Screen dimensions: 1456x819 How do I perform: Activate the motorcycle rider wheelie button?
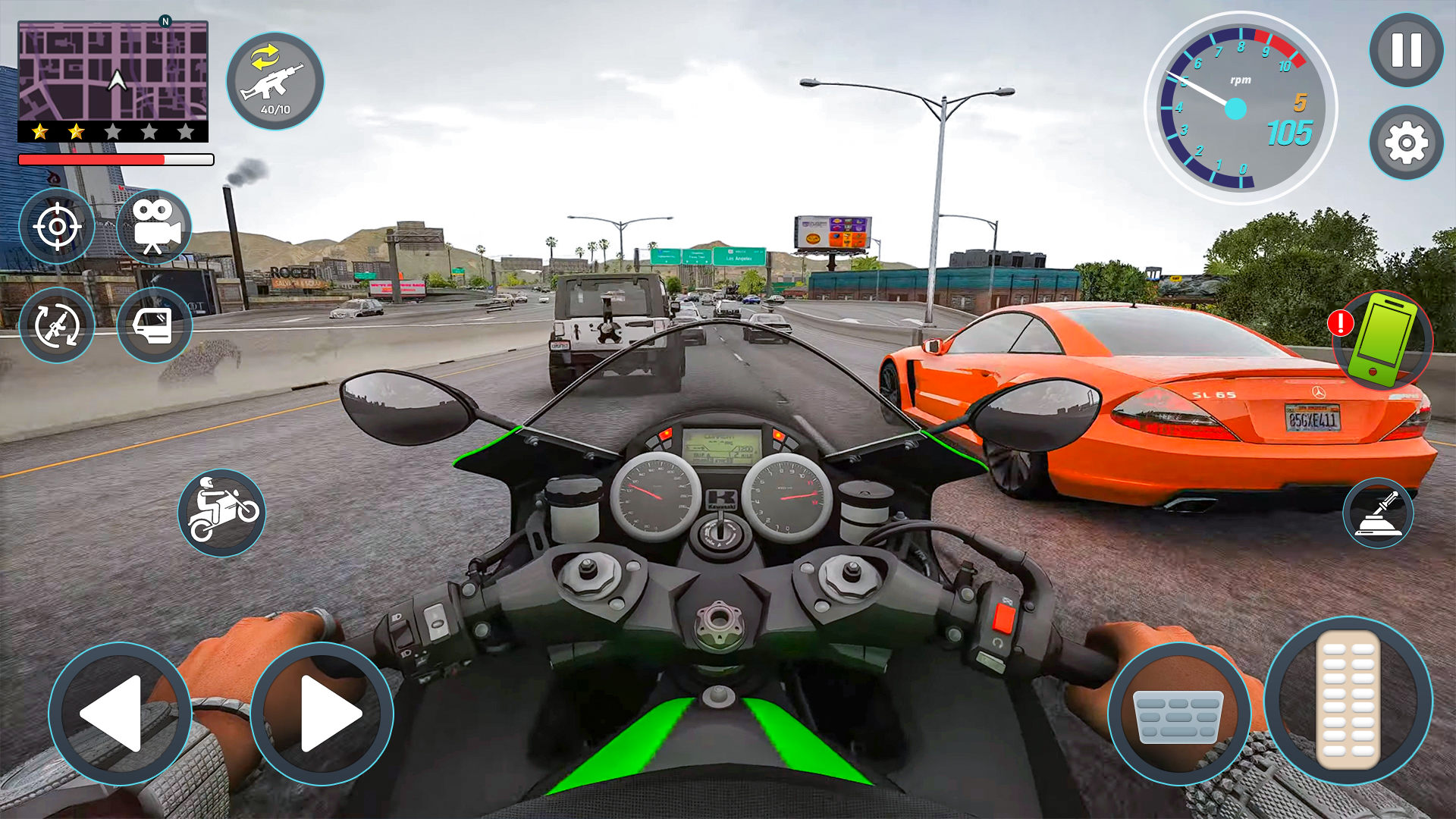click(x=221, y=513)
